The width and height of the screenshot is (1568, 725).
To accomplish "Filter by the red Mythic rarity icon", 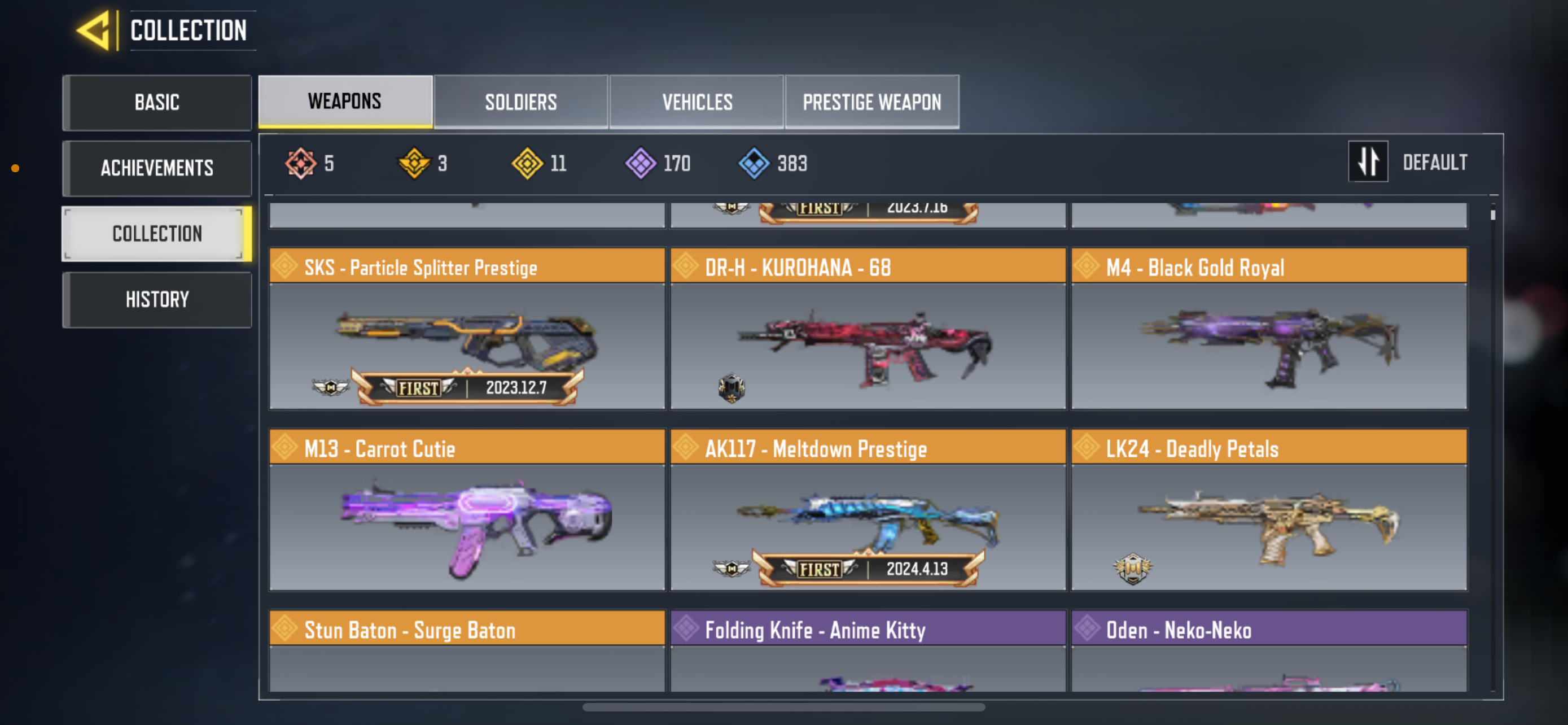I will click(x=301, y=163).
